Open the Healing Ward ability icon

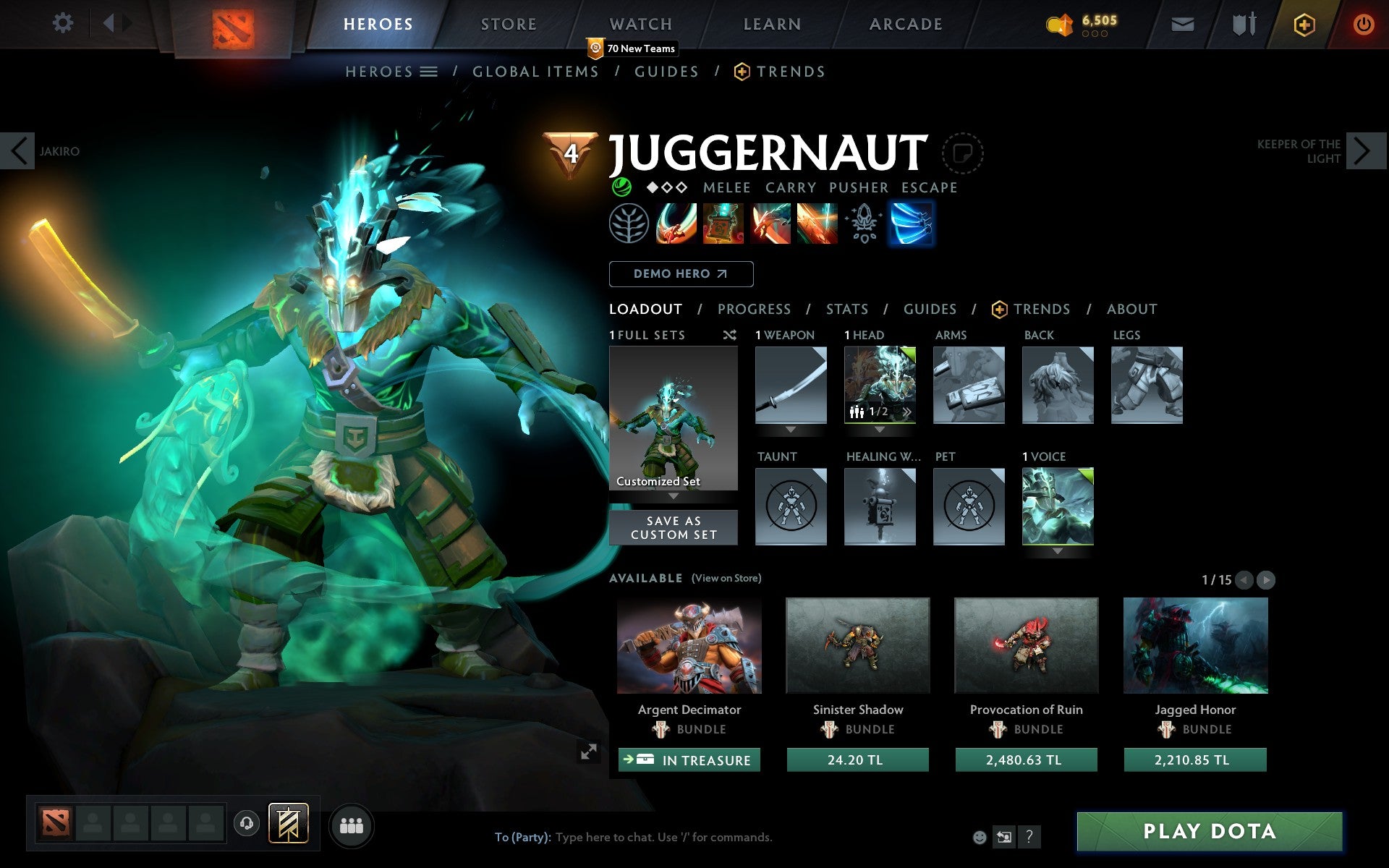tap(723, 224)
